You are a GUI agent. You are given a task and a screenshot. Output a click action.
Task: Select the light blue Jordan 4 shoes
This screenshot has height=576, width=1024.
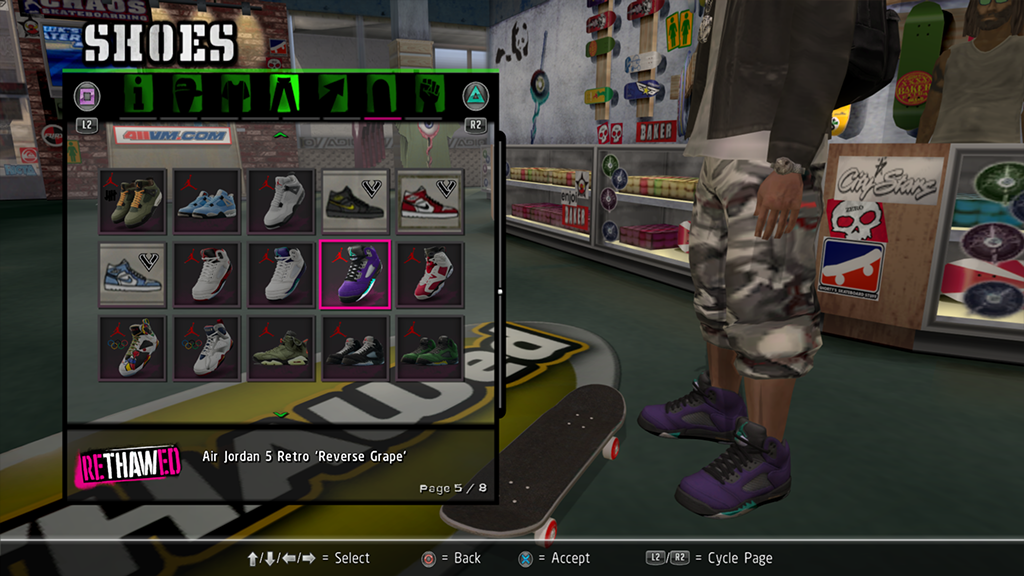207,200
